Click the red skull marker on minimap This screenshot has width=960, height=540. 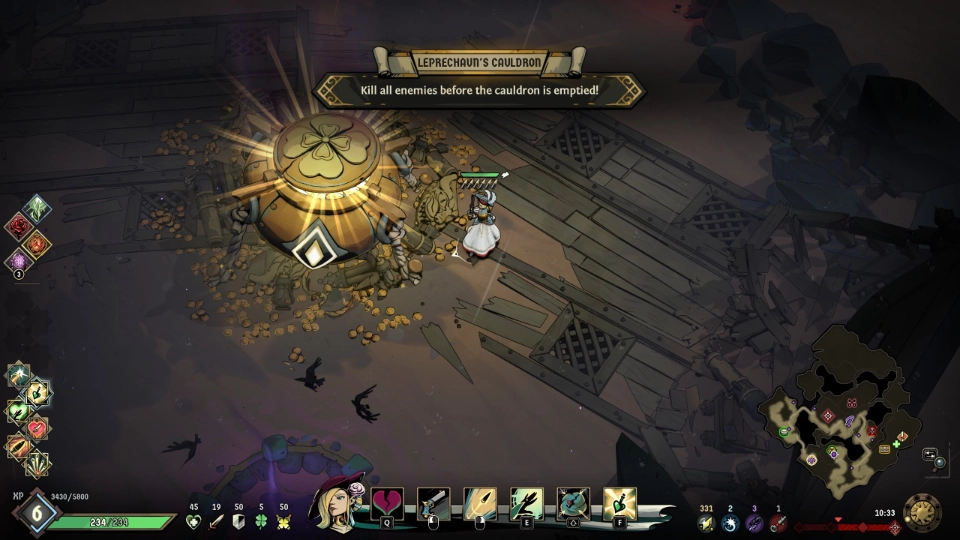coord(872,432)
